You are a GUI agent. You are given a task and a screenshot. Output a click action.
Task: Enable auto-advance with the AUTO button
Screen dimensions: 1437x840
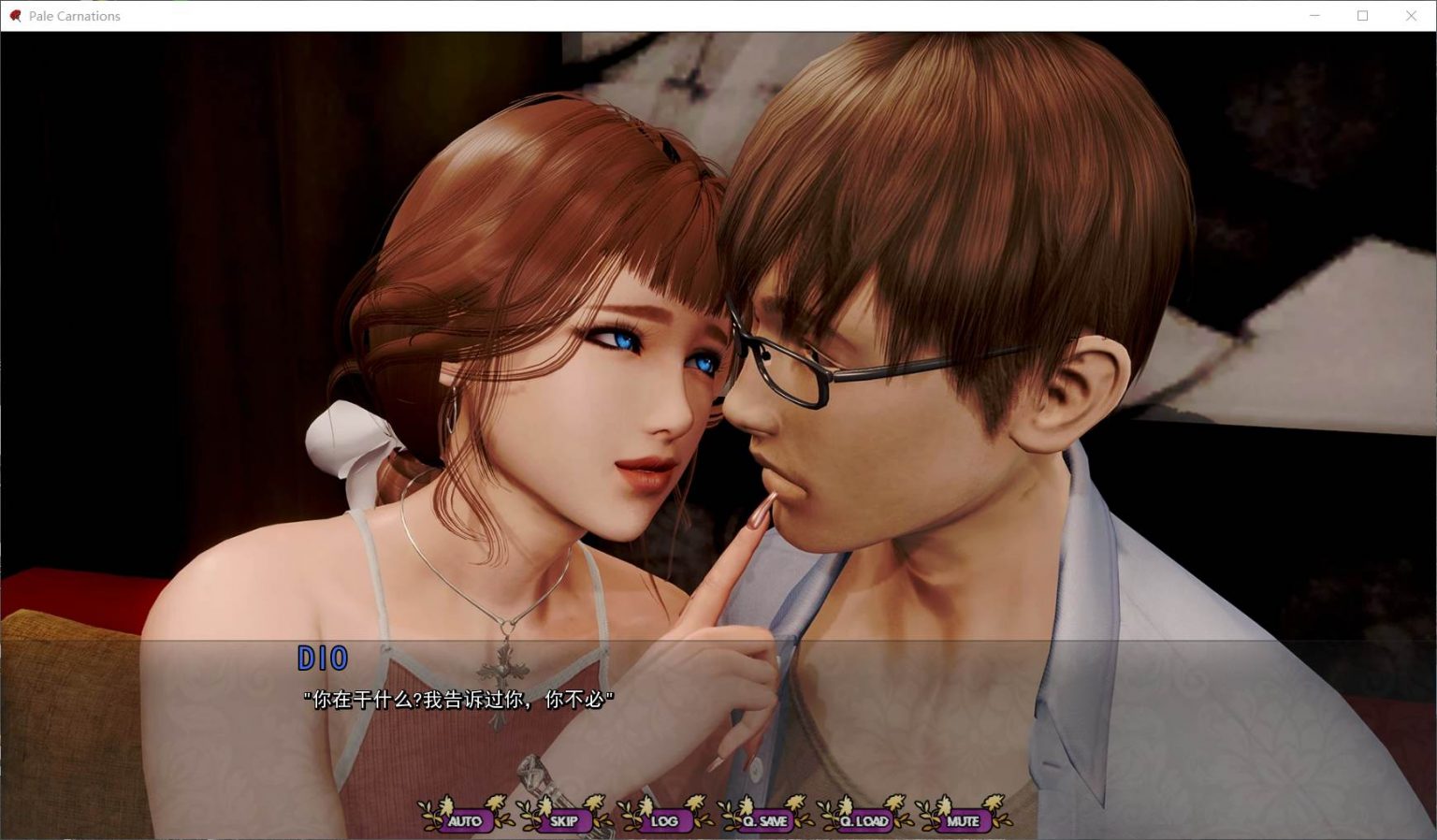(463, 820)
